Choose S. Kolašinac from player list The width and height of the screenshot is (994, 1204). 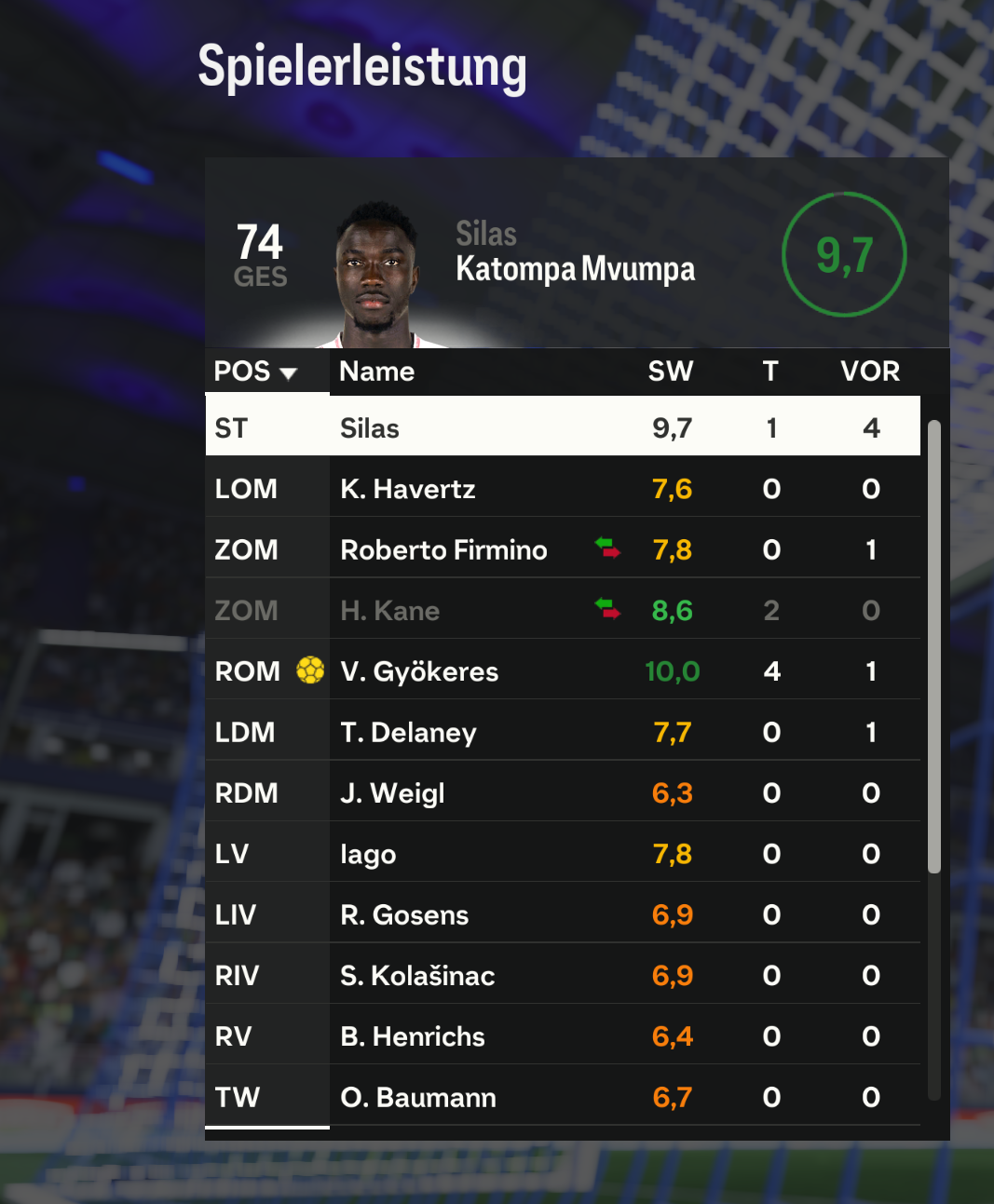[562, 976]
